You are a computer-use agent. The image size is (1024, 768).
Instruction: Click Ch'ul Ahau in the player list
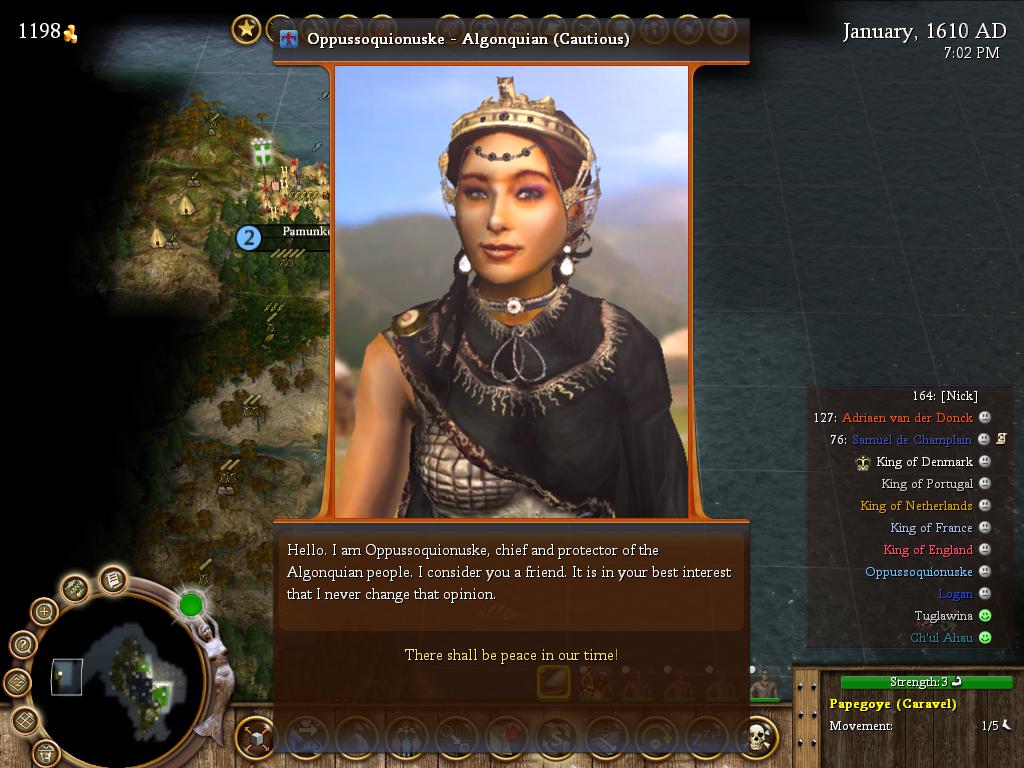pyautogui.click(x=940, y=638)
